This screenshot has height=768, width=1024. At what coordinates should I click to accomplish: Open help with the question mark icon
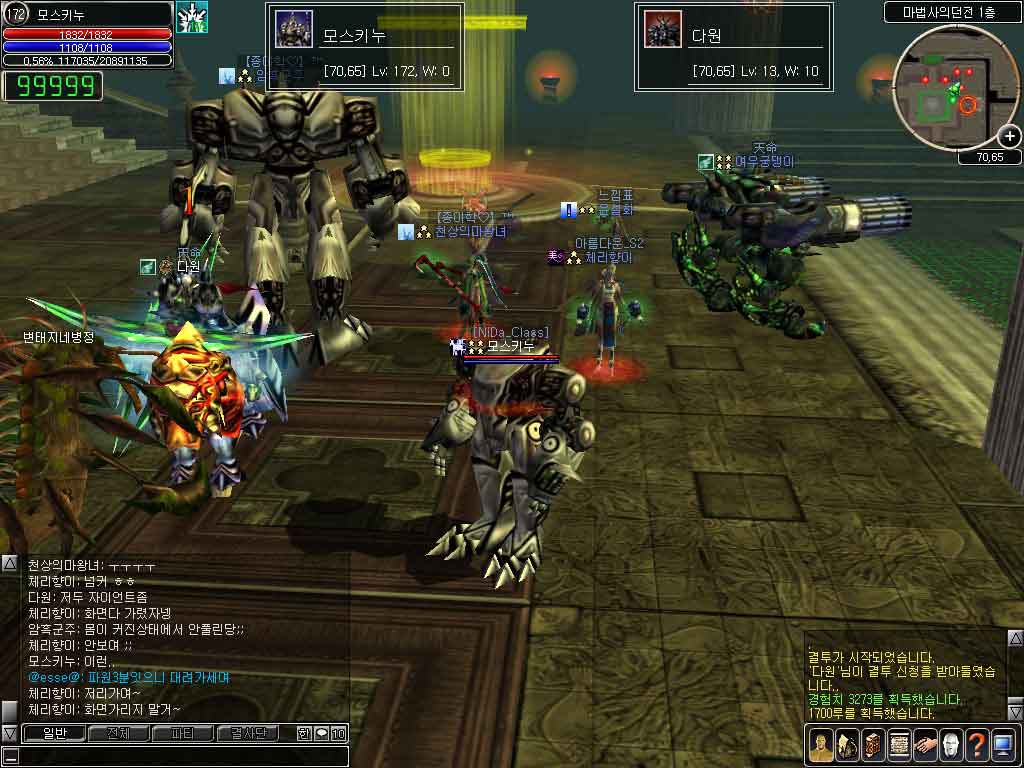tap(976, 745)
